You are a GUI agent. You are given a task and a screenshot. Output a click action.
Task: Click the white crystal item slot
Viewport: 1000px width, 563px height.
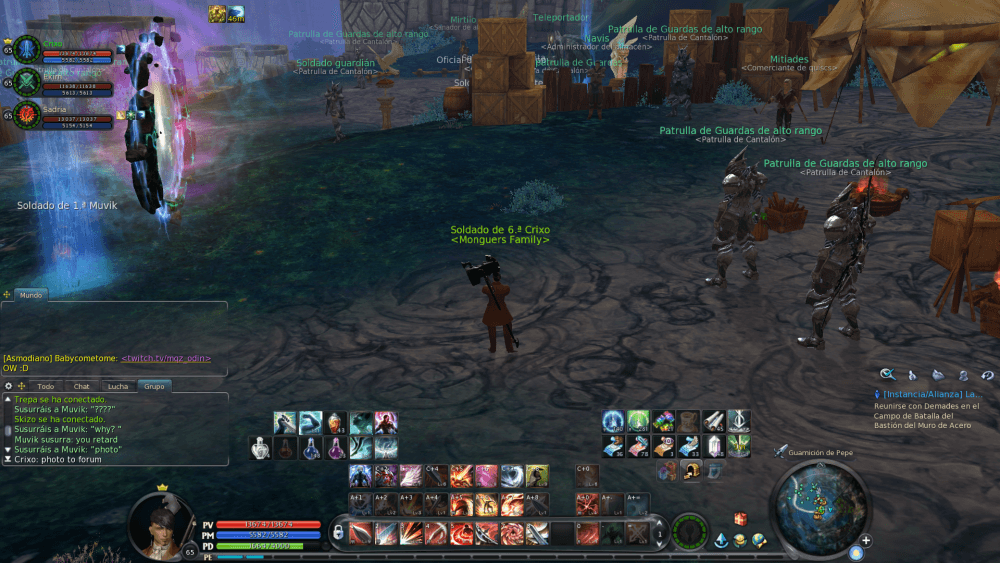coord(715,447)
